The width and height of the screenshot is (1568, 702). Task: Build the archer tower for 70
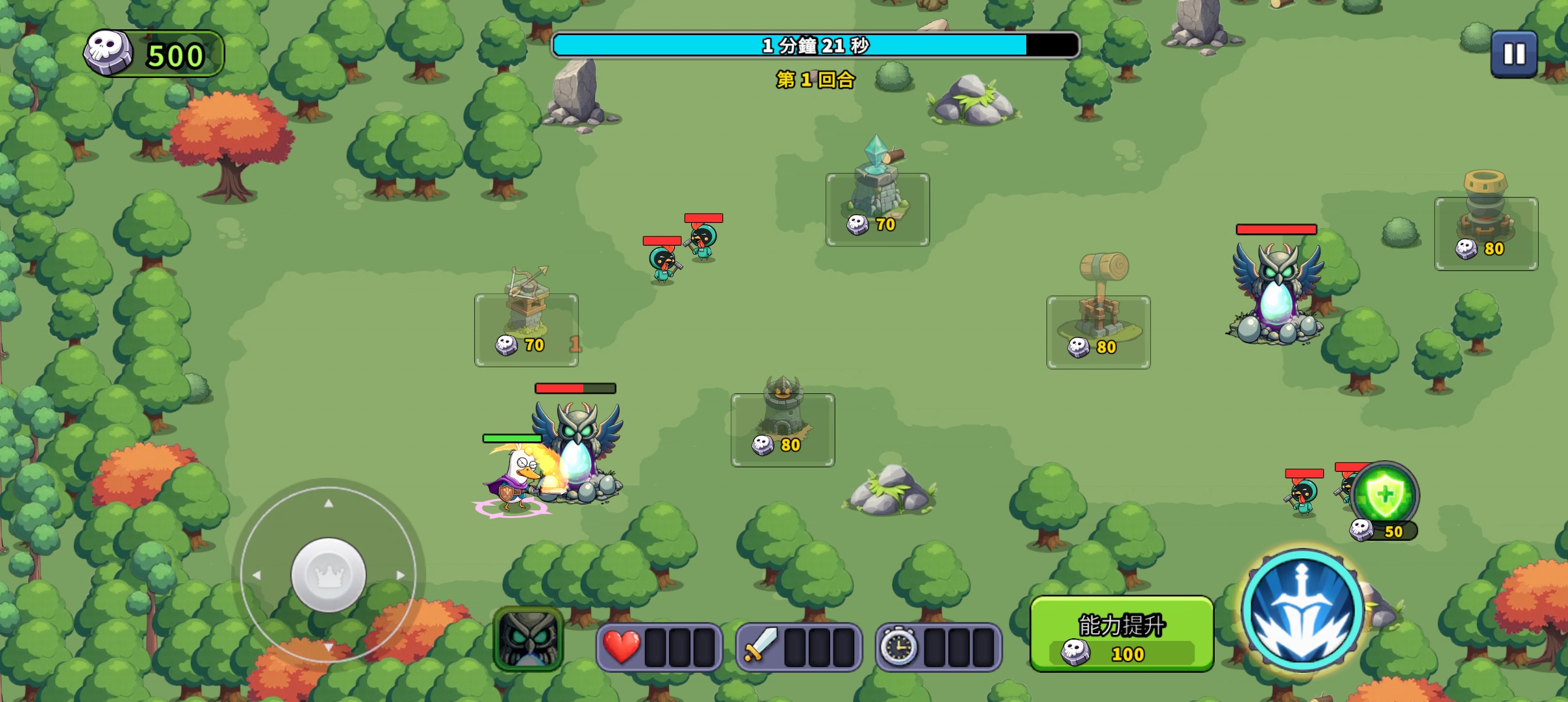click(526, 330)
